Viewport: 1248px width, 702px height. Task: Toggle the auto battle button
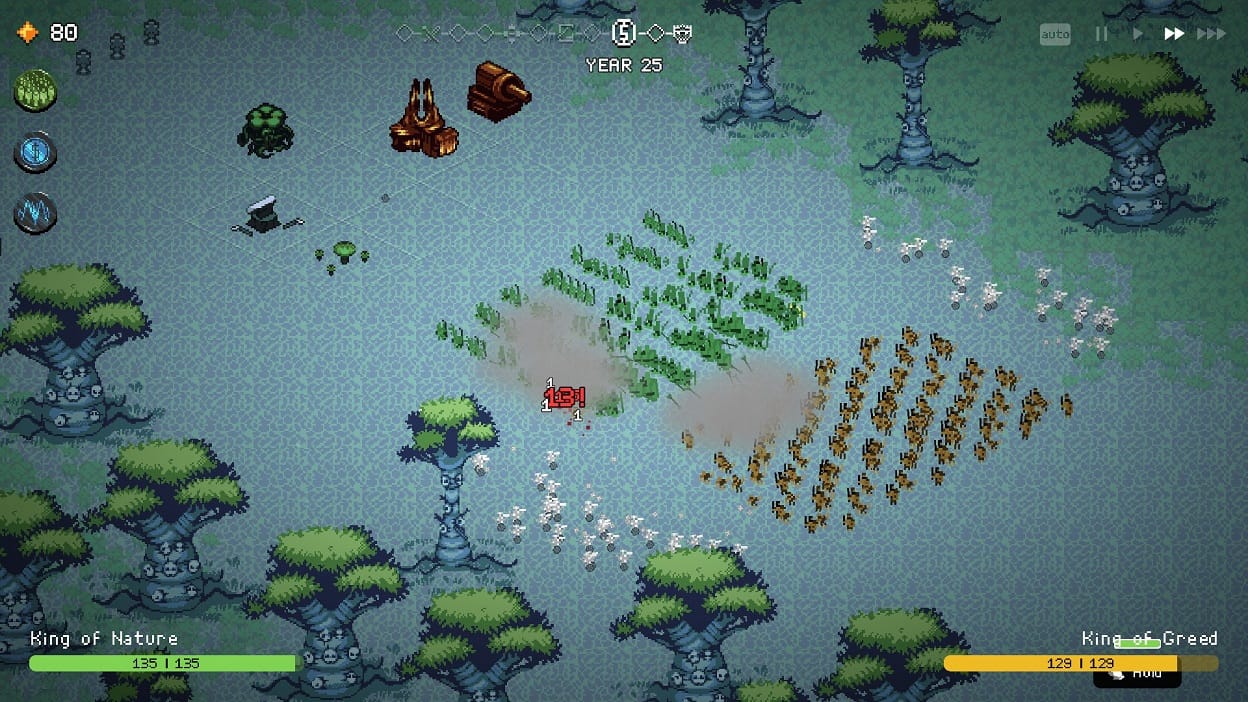(x=1055, y=35)
